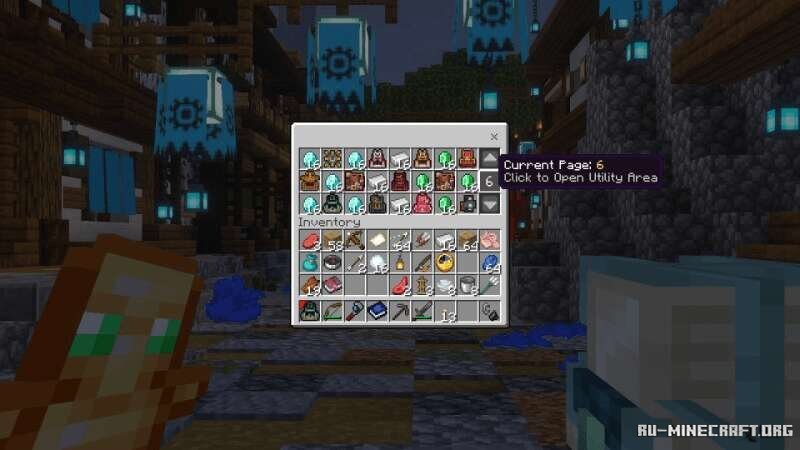Click the page up arrow button

click(x=489, y=159)
